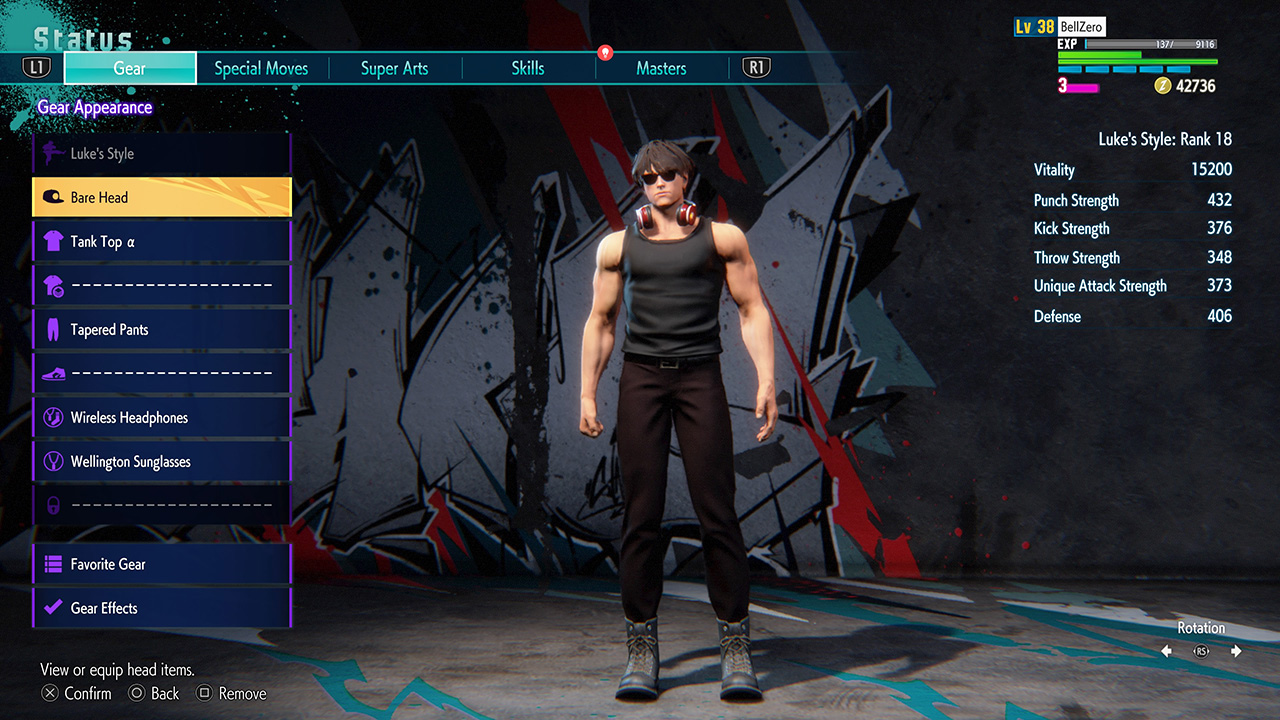The height and width of the screenshot is (720, 1280).
Task: Click the notification badge above Skills tab
Action: pyautogui.click(x=605, y=54)
